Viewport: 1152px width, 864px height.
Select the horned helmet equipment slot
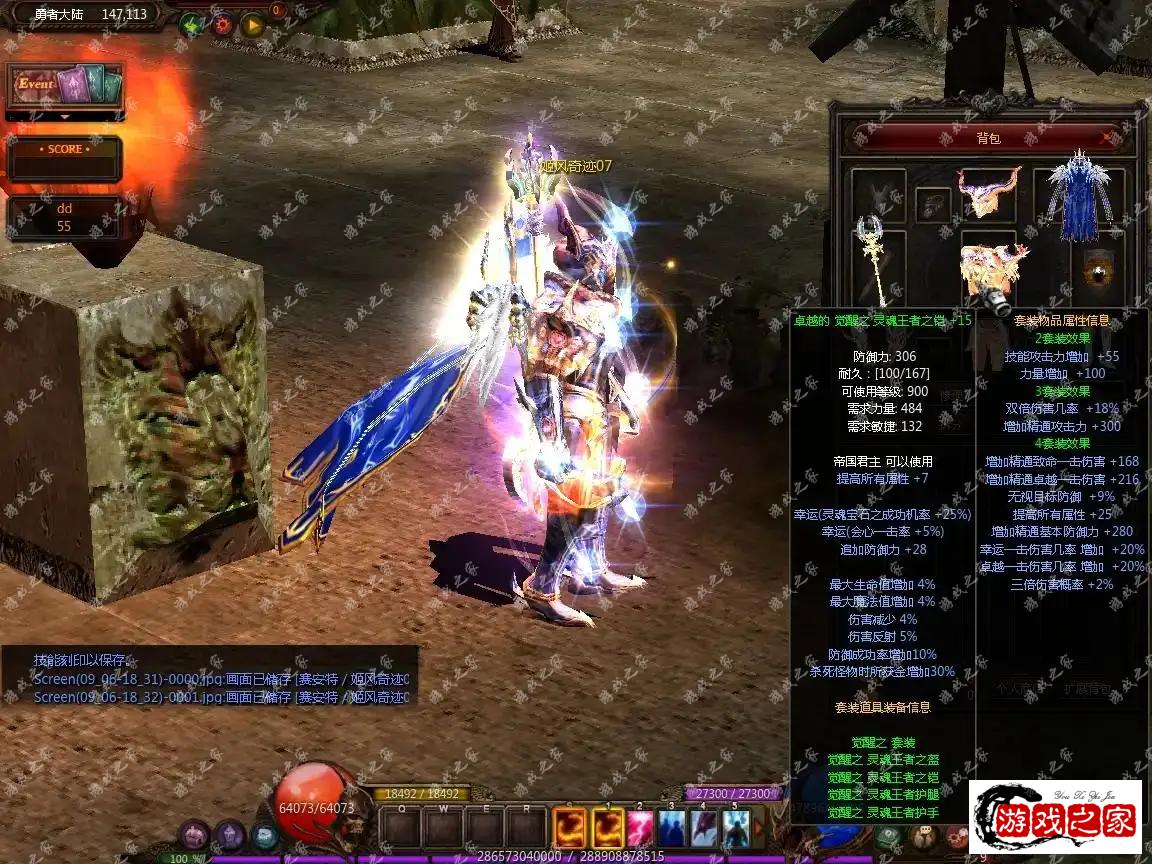click(x=988, y=193)
